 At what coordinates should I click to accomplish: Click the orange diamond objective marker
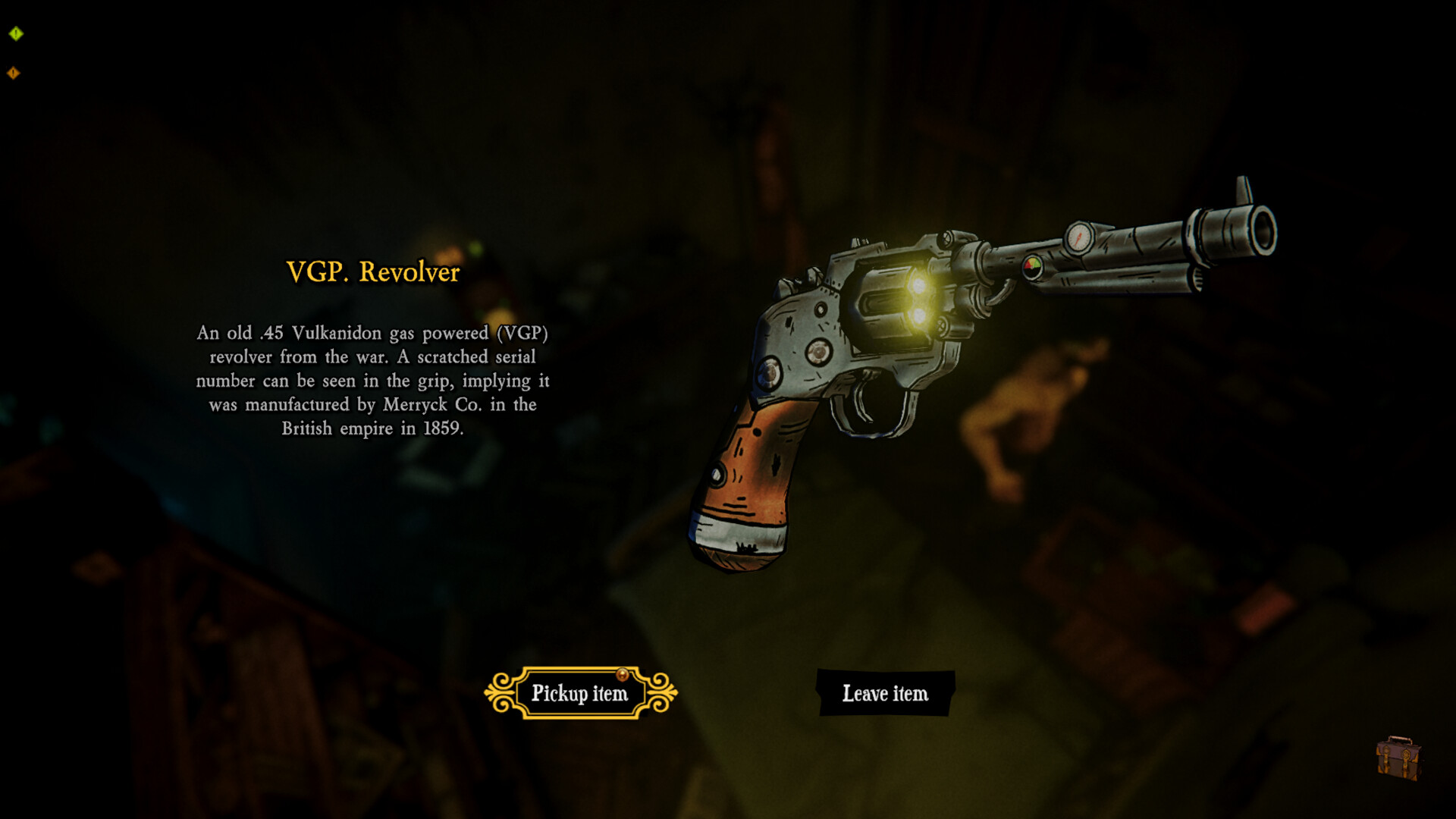pos(14,73)
